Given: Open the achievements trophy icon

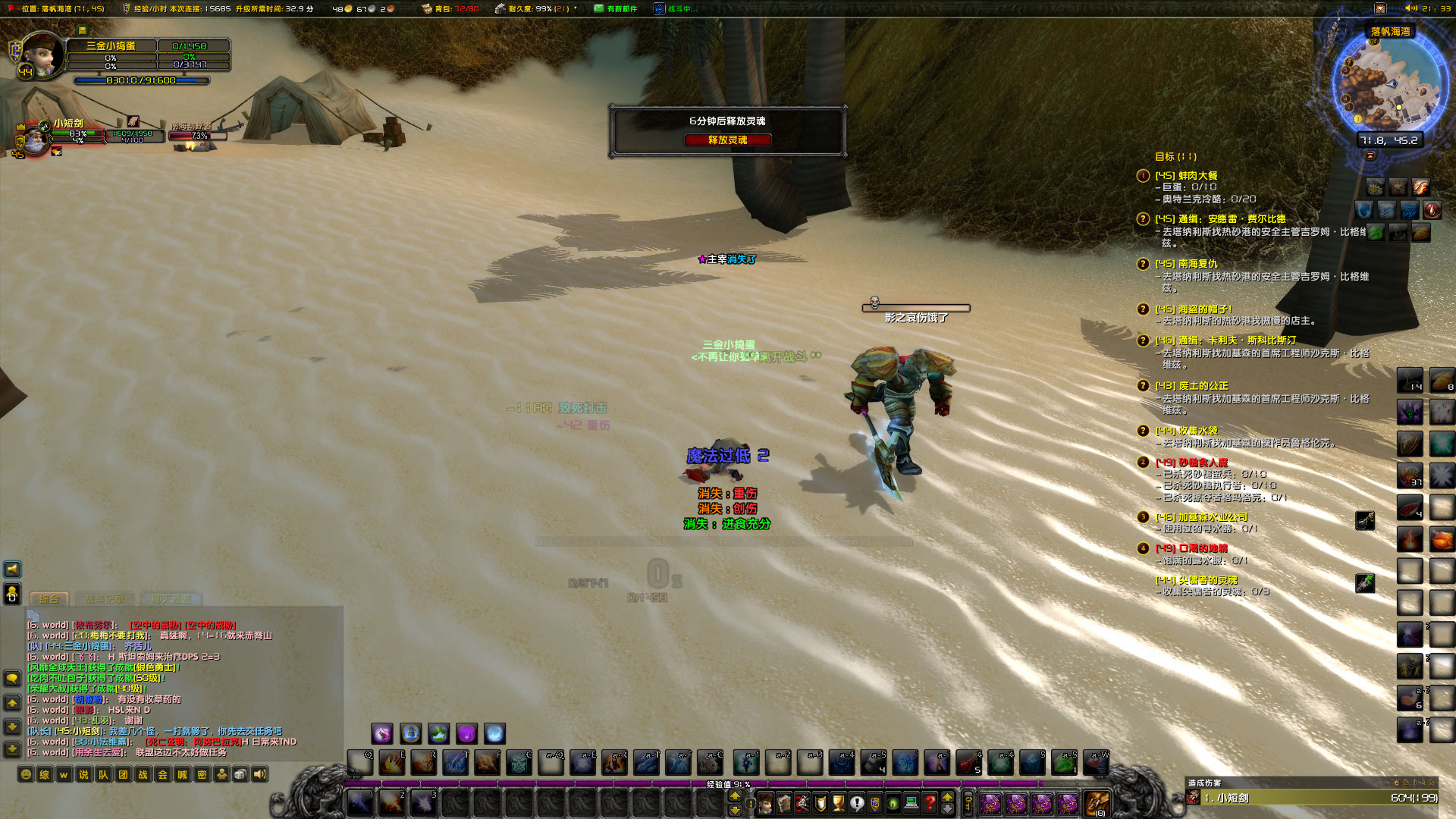Looking at the screenshot, I should coord(838,803).
